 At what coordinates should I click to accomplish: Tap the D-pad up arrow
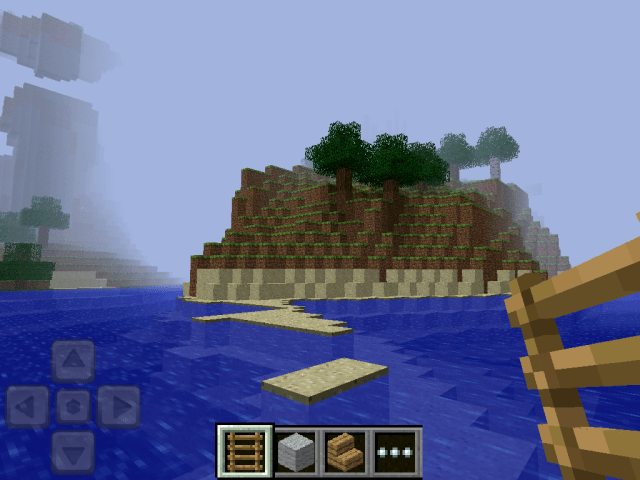click(73, 361)
